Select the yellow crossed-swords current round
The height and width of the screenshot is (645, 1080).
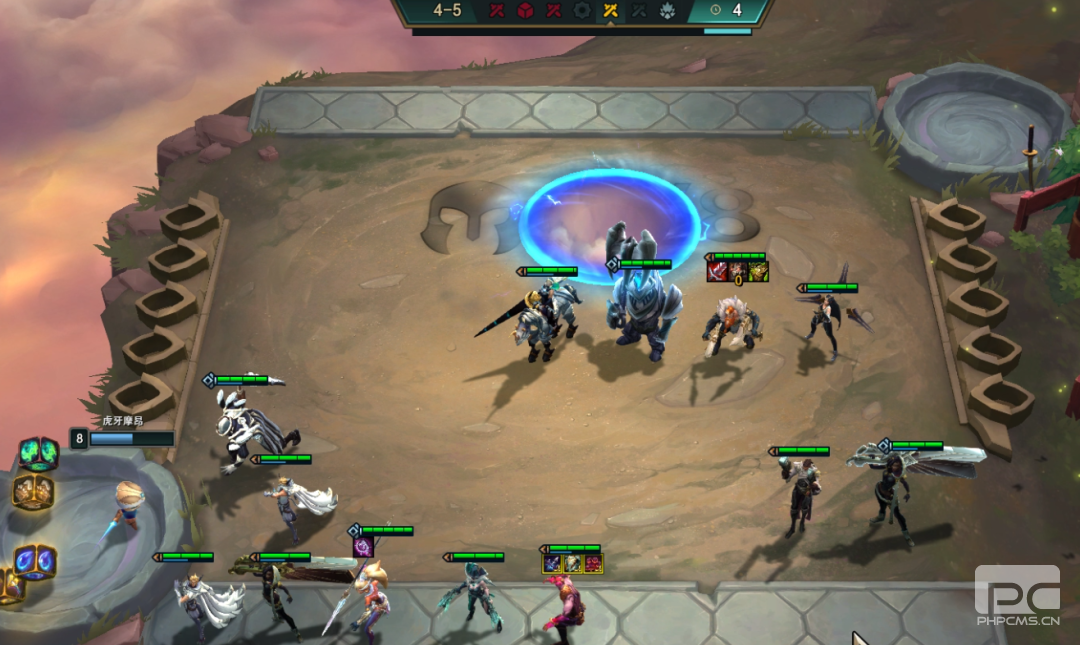610,11
